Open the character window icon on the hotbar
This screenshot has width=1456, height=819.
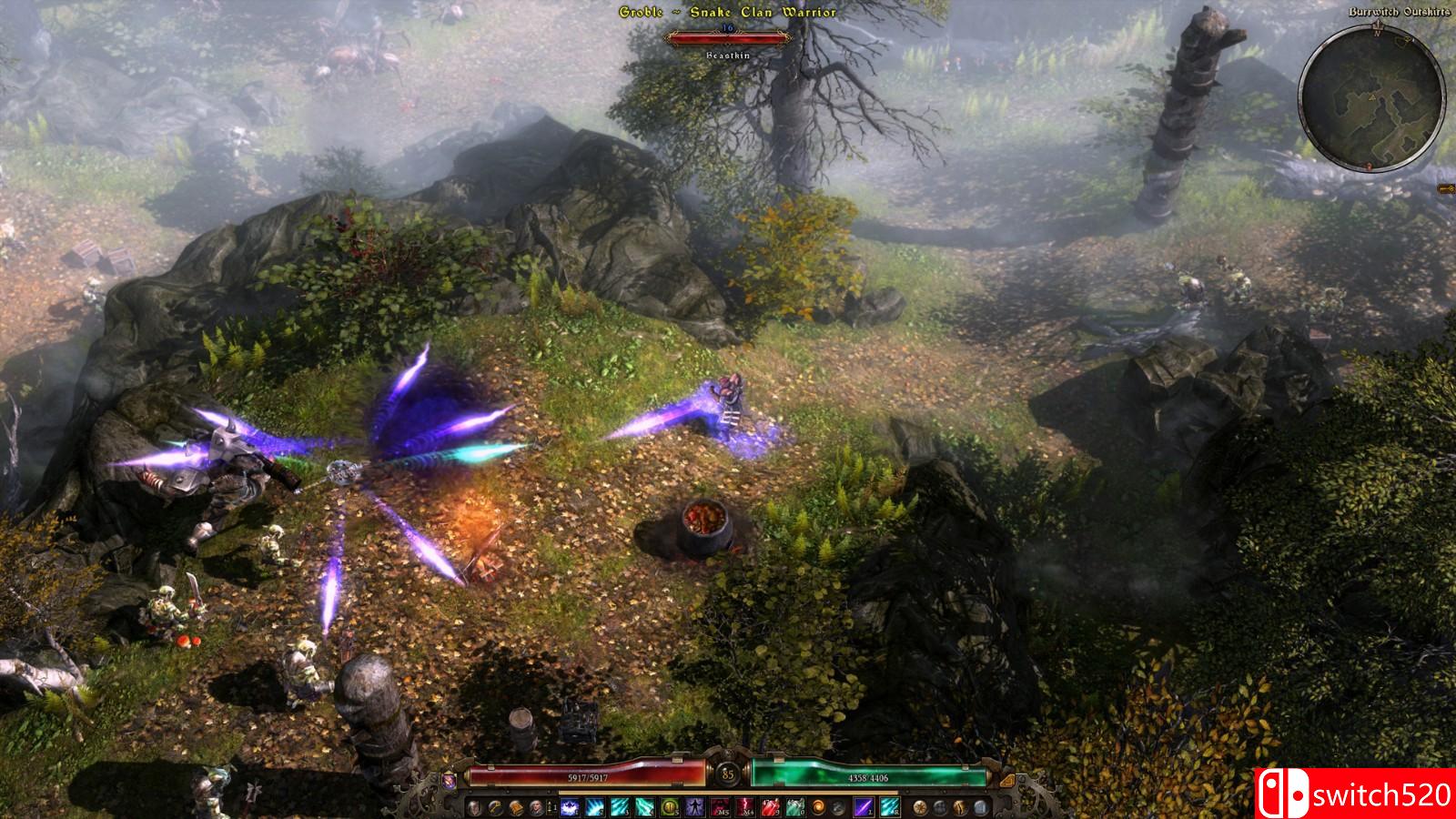[x=474, y=807]
